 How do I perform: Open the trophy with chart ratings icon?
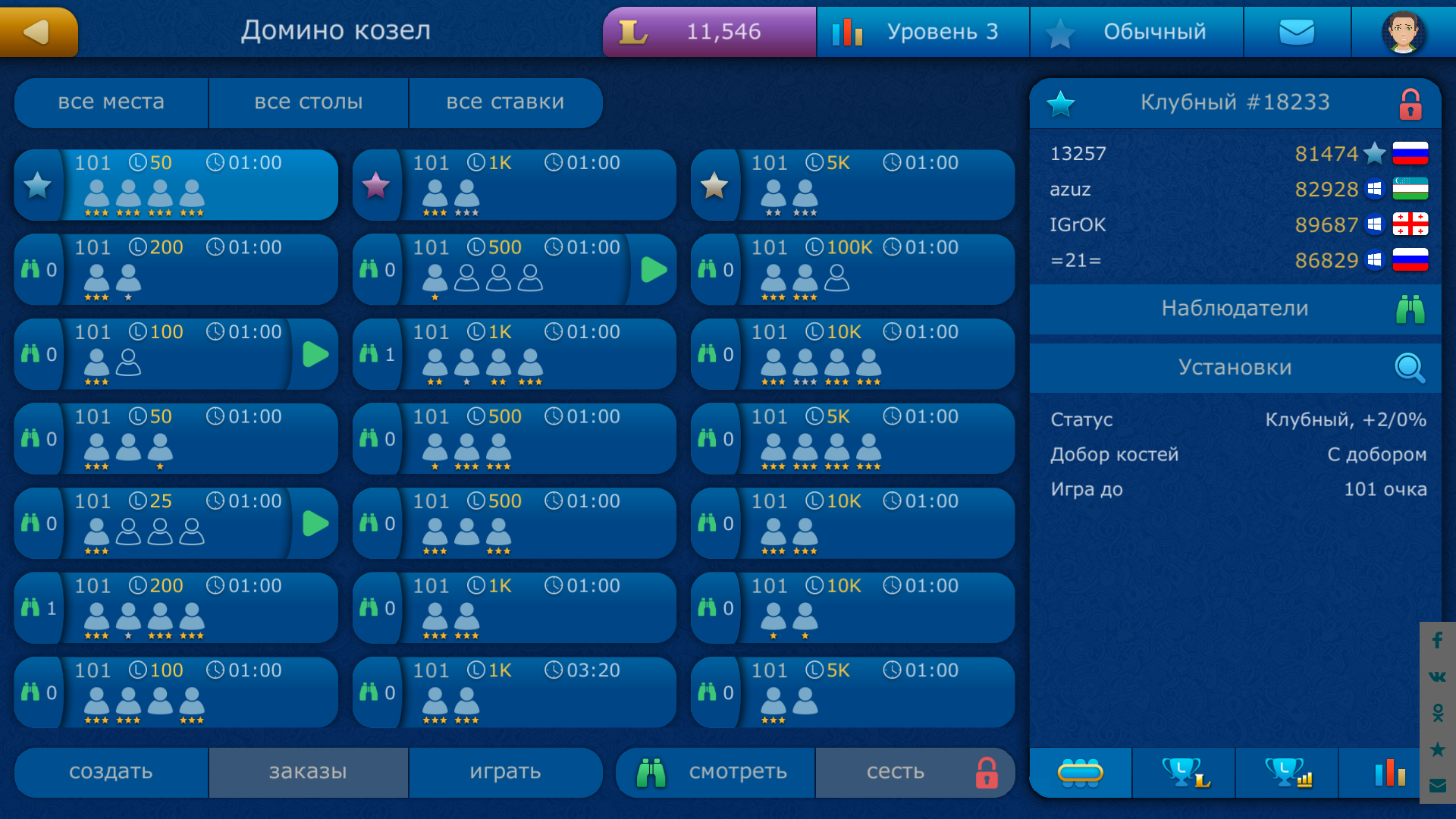1286,773
